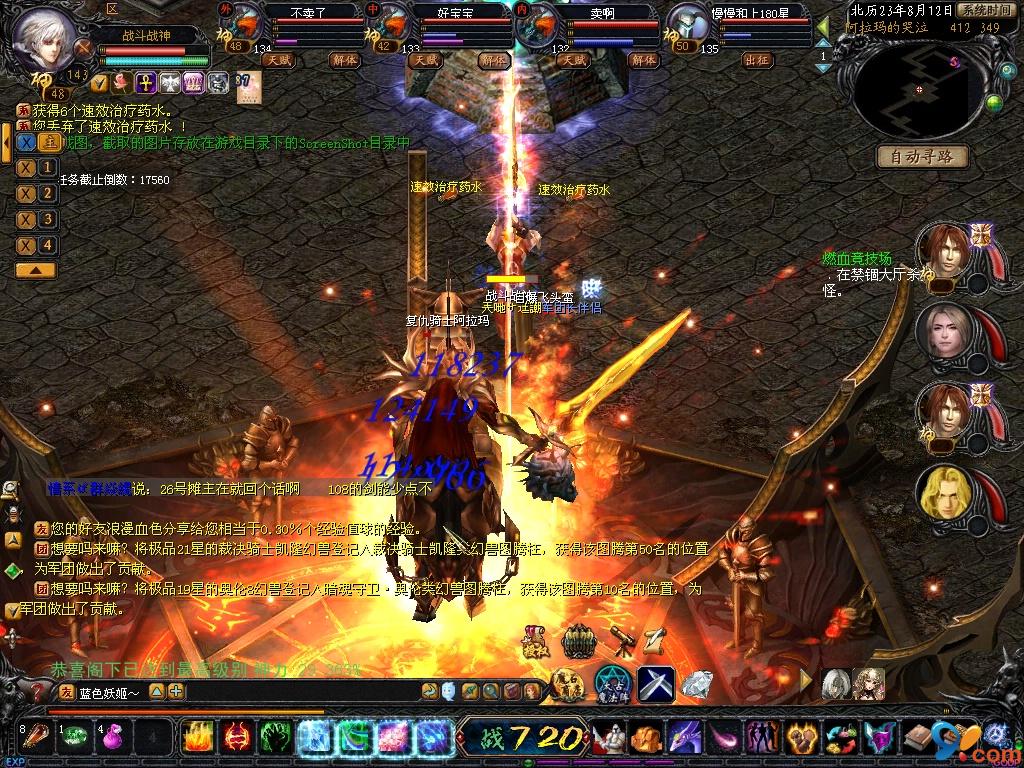Collapse the chat channel list arrow
This screenshot has height=768, width=1024.
[x=36, y=270]
